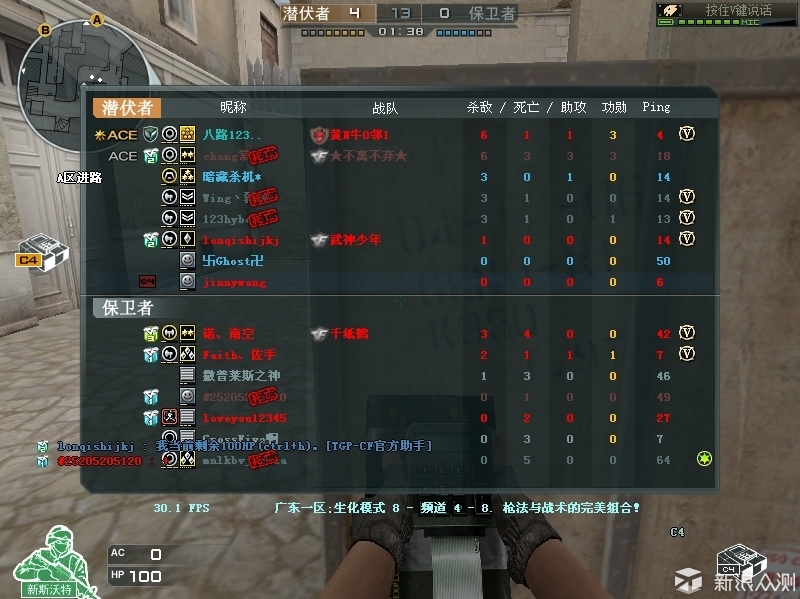Click the A bombsite marker on the minimap
Image resolution: width=800 pixels, height=599 pixels.
coord(97,19)
